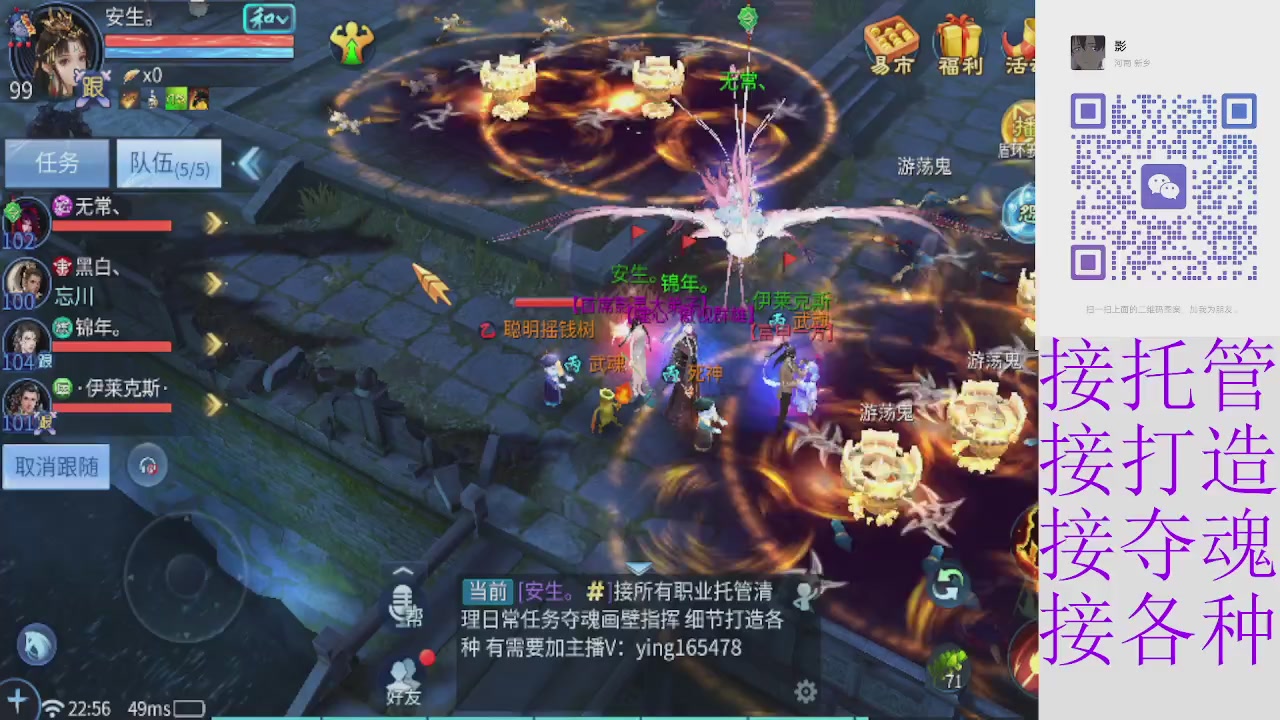Image resolution: width=1280 pixels, height=720 pixels.
Task: Open the 活动 activities icon
Action: (x=1022, y=42)
